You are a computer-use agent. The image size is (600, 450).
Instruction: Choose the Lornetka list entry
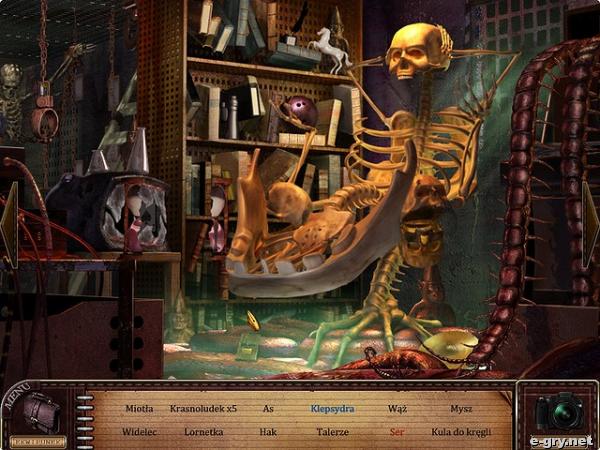point(203,432)
